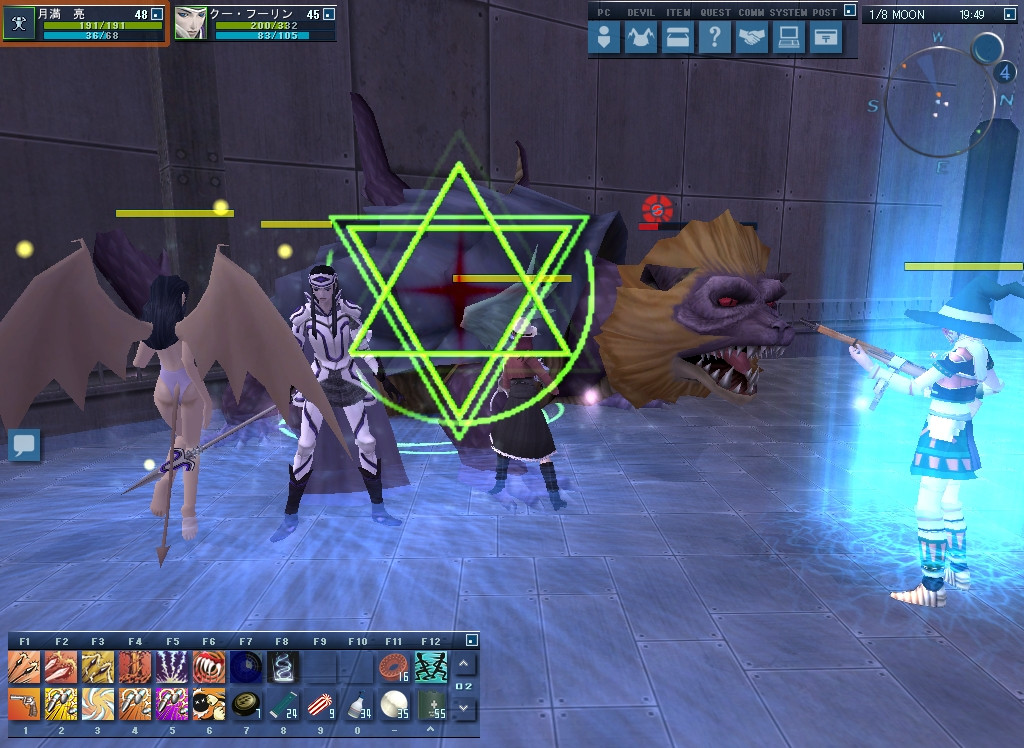Open the SYSTEM computer menu
Viewport: 1024px width, 748px height.
788,38
